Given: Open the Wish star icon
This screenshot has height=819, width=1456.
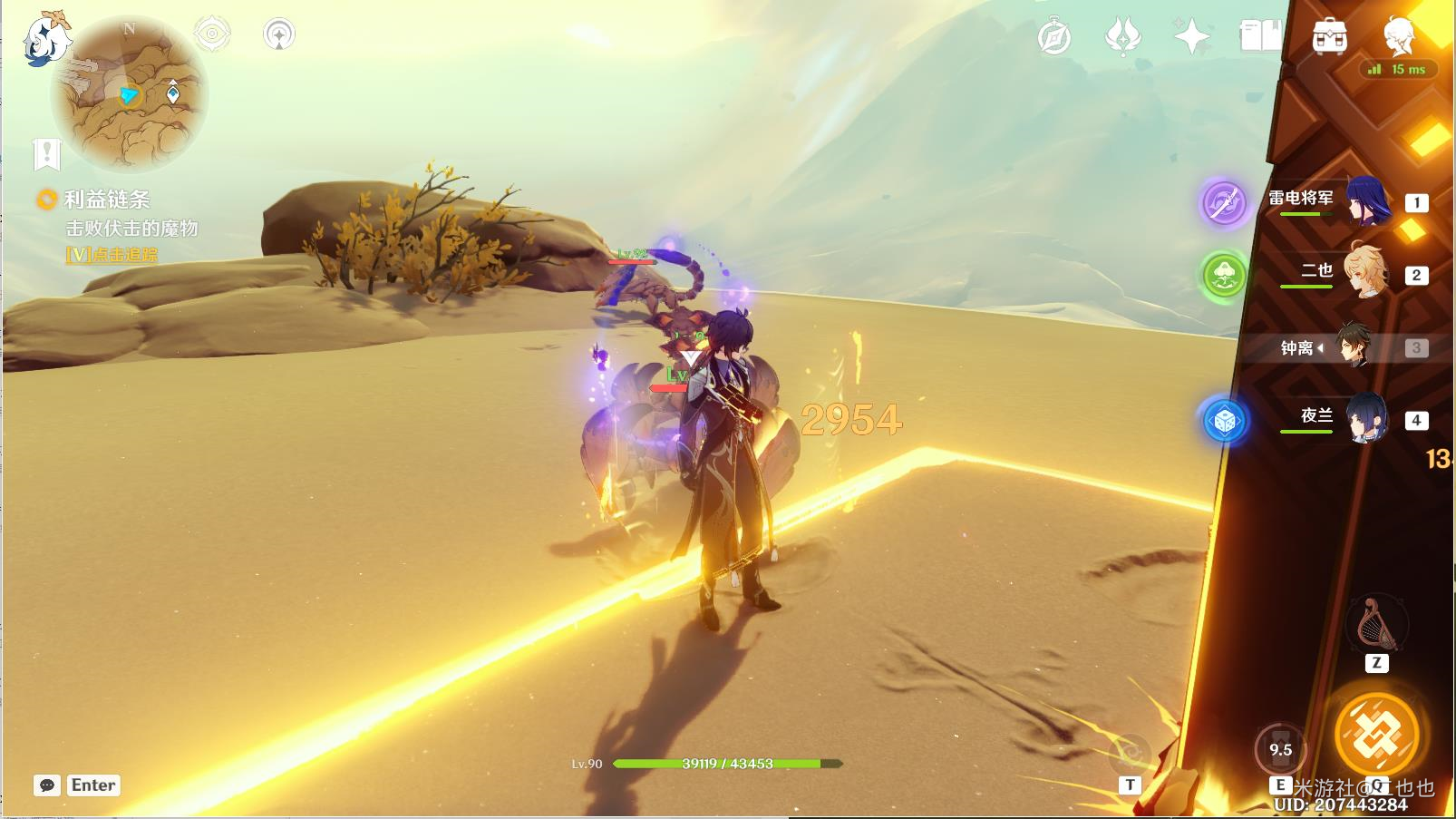Looking at the screenshot, I should point(1191,37).
